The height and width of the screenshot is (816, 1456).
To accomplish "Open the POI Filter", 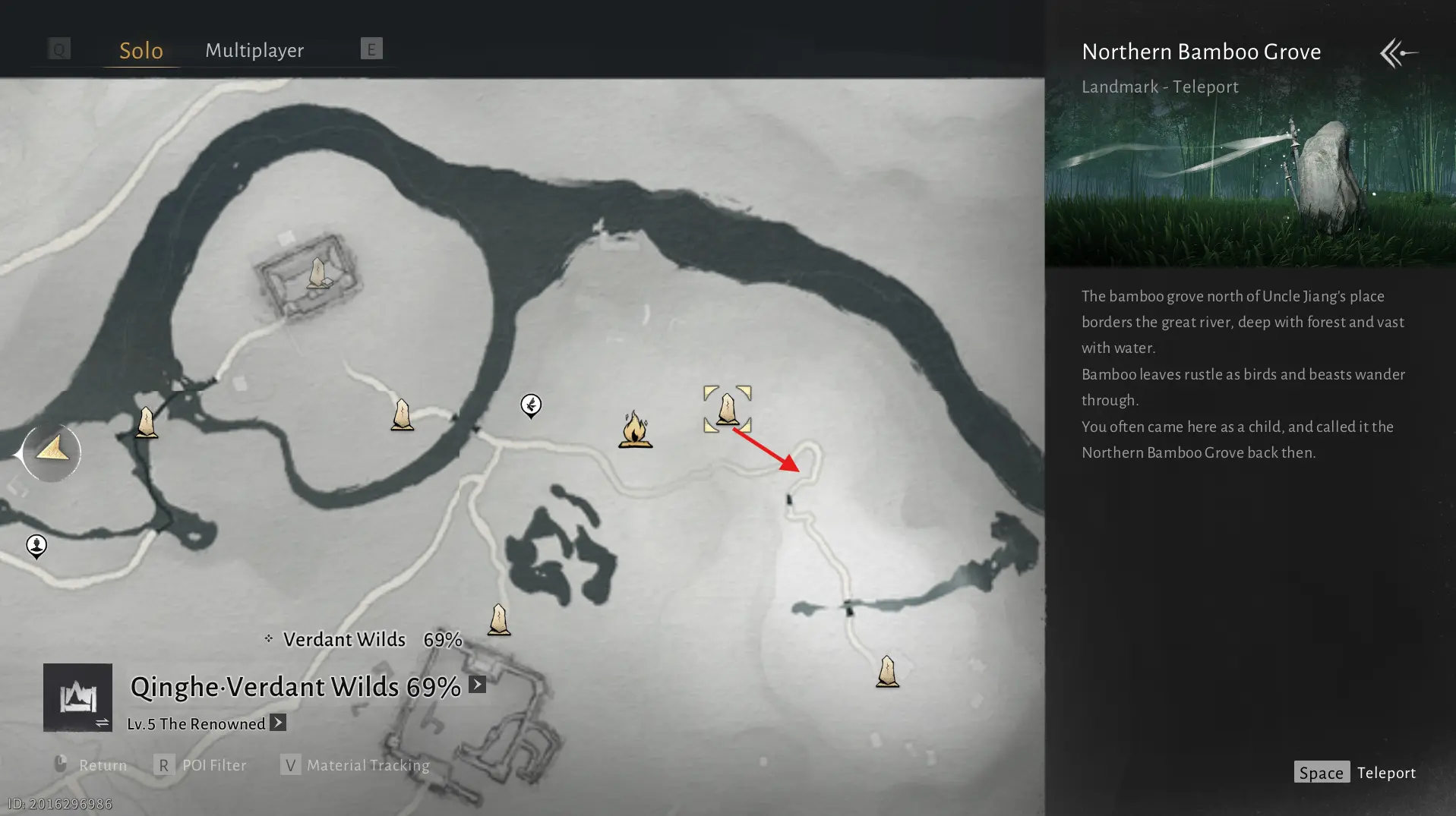I will 201,765.
